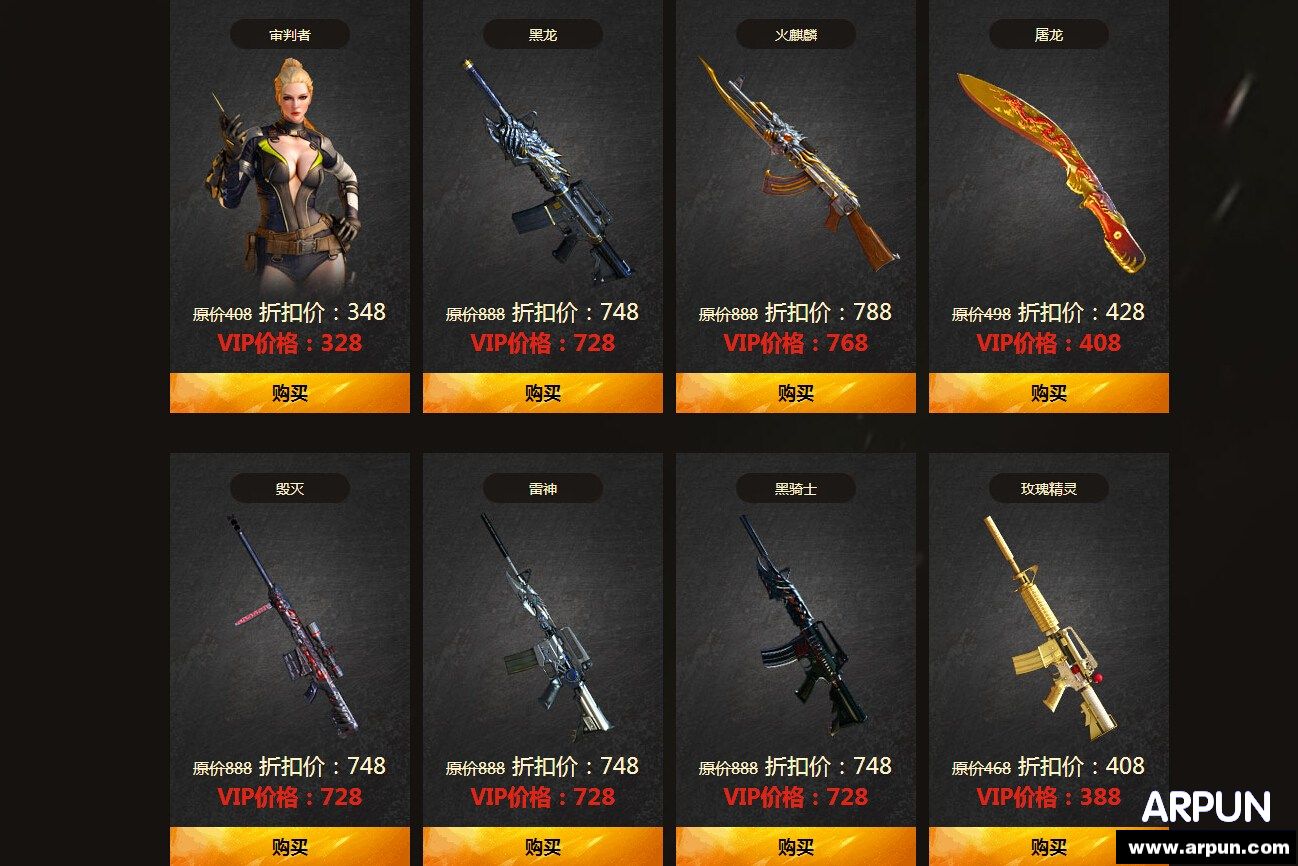Buy 火麒麟 using the orange button
The image size is (1298, 866).
(796, 393)
